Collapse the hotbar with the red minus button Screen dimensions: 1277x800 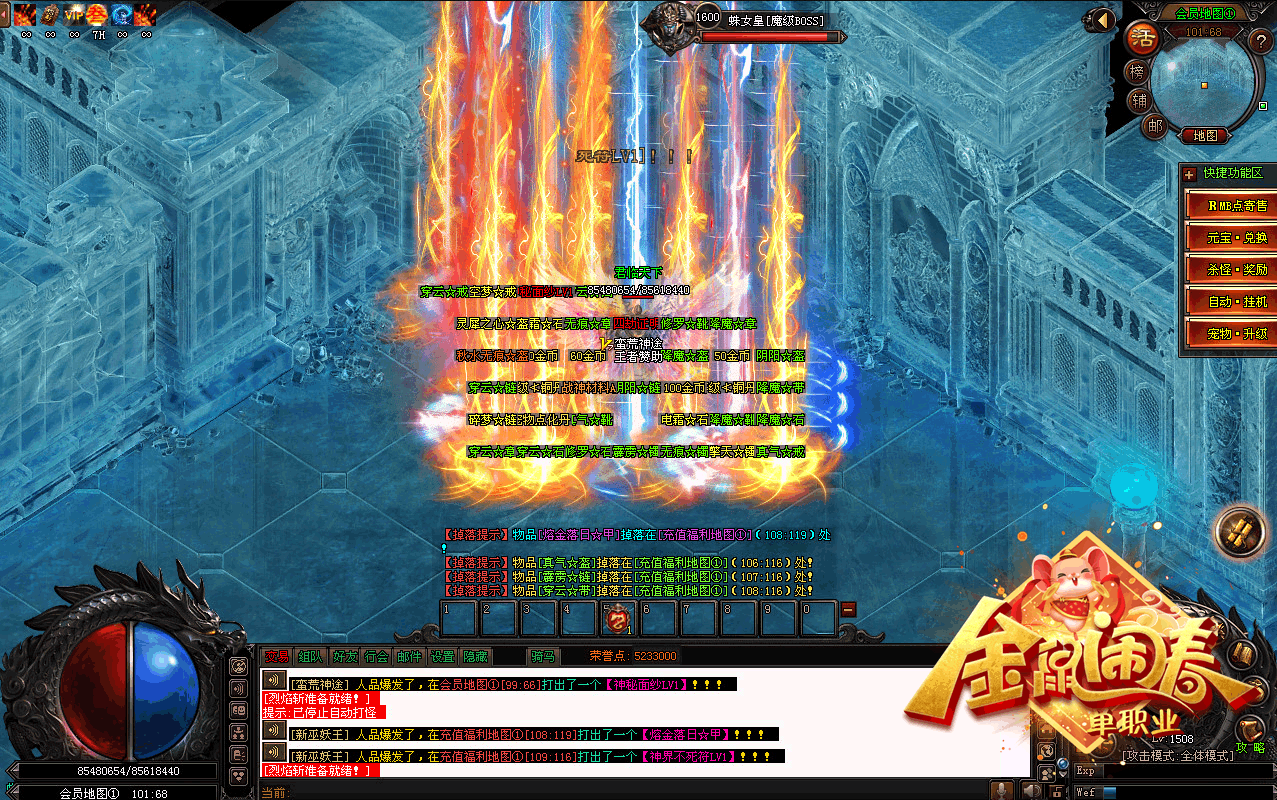pyautogui.click(x=848, y=609)
